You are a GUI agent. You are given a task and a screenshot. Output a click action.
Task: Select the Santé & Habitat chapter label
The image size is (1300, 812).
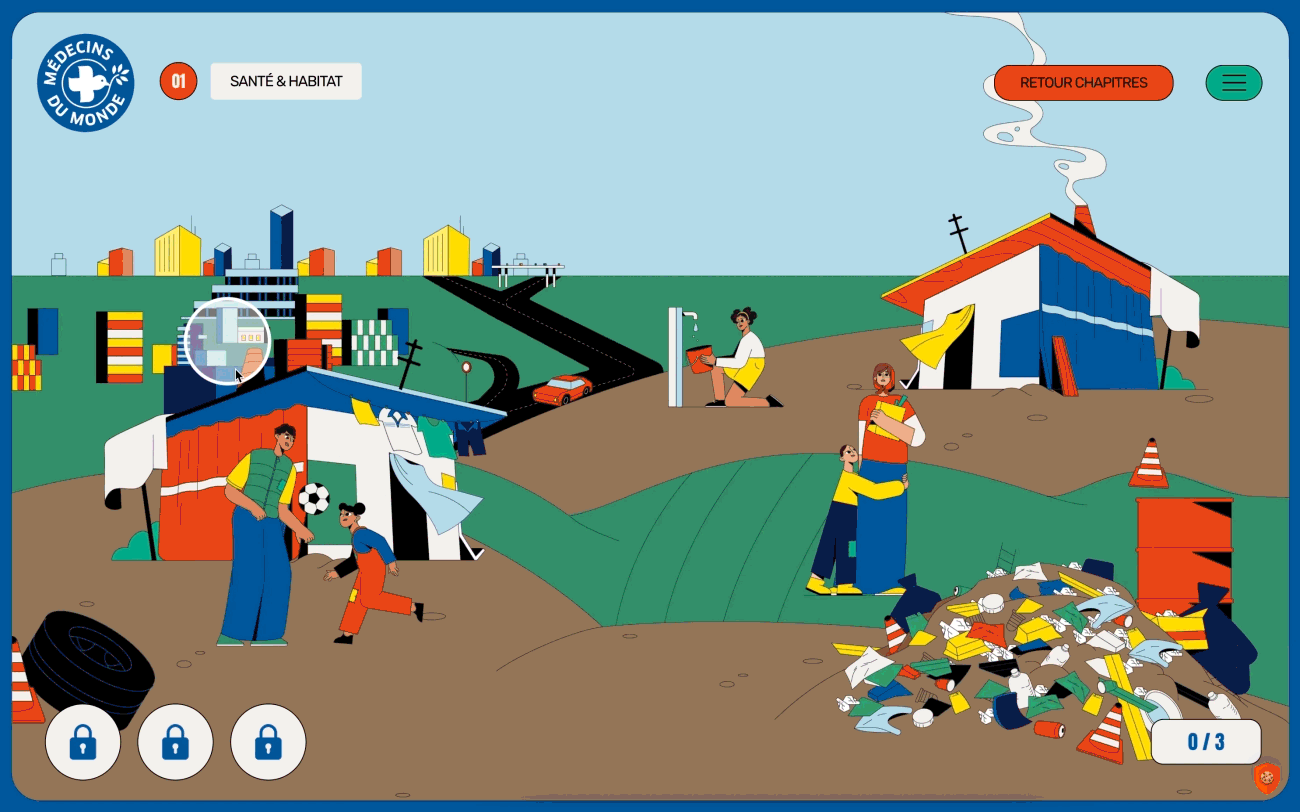pos(286,82)
